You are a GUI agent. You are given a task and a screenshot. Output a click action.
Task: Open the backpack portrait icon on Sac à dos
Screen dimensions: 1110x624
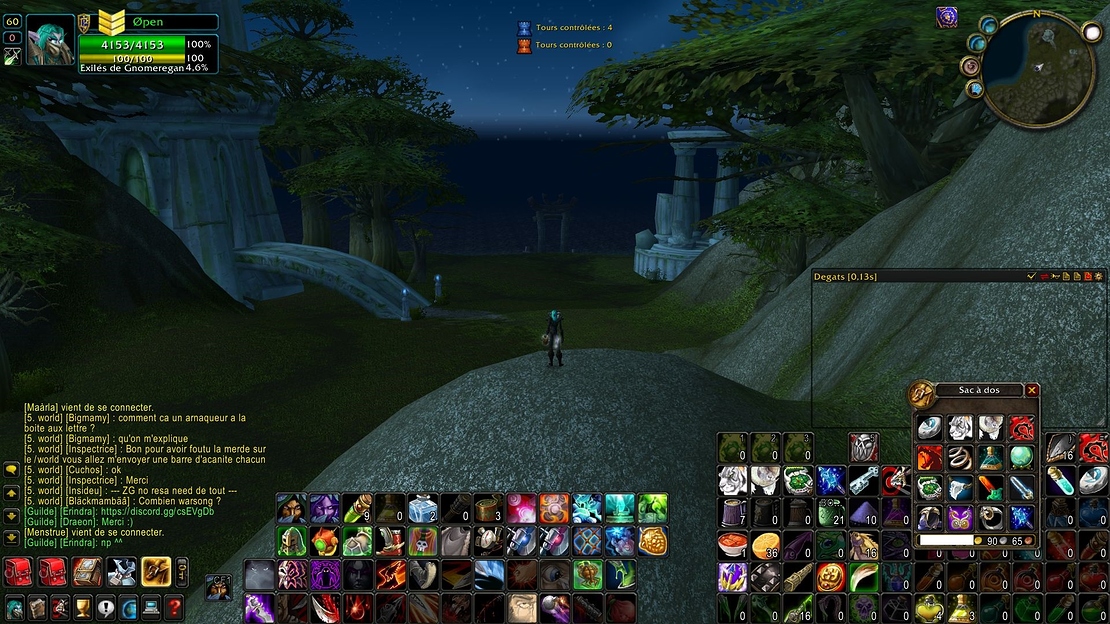(x=921, y=394)
